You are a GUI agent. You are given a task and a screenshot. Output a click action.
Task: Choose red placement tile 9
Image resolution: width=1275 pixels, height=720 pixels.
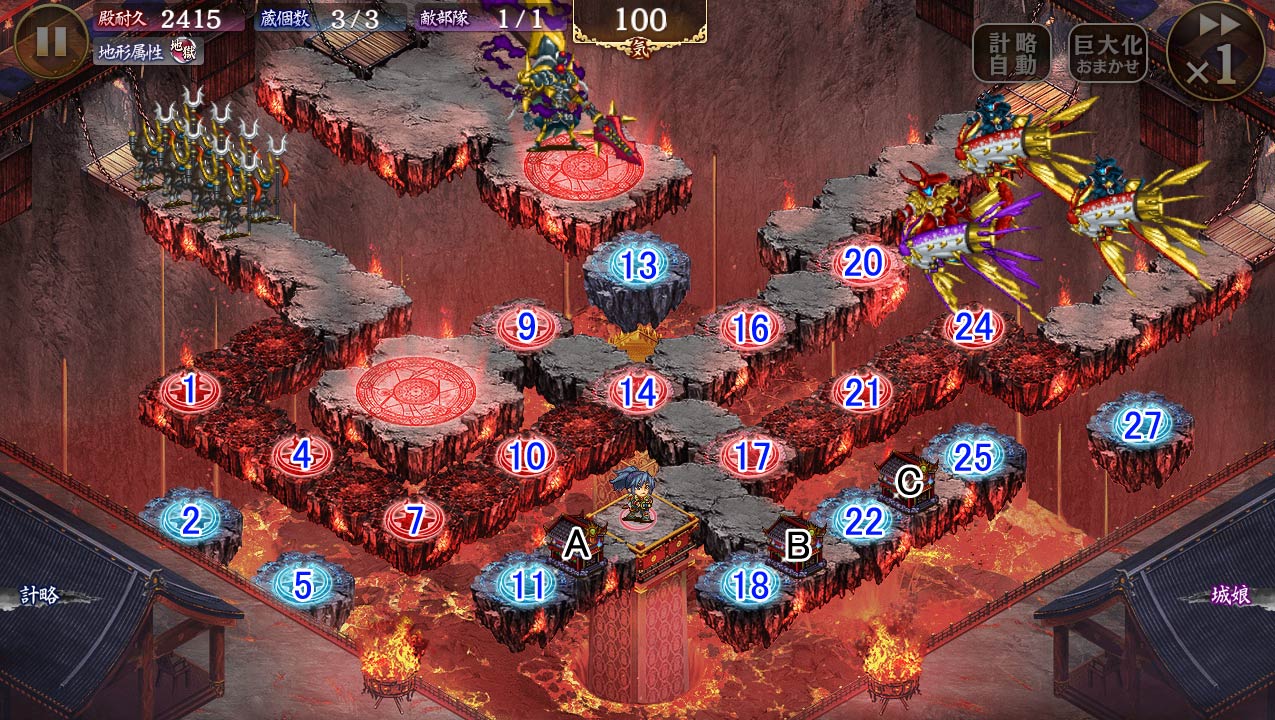pos(526,327)
